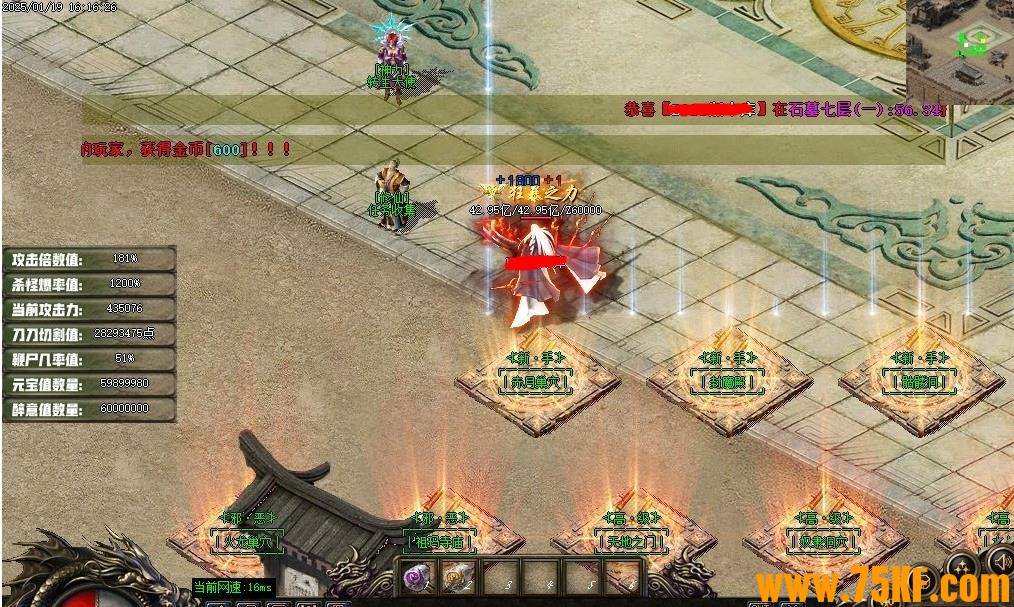Click the minimap
The width and height of the screenshot is (1014, 607).
click(959, 49)
